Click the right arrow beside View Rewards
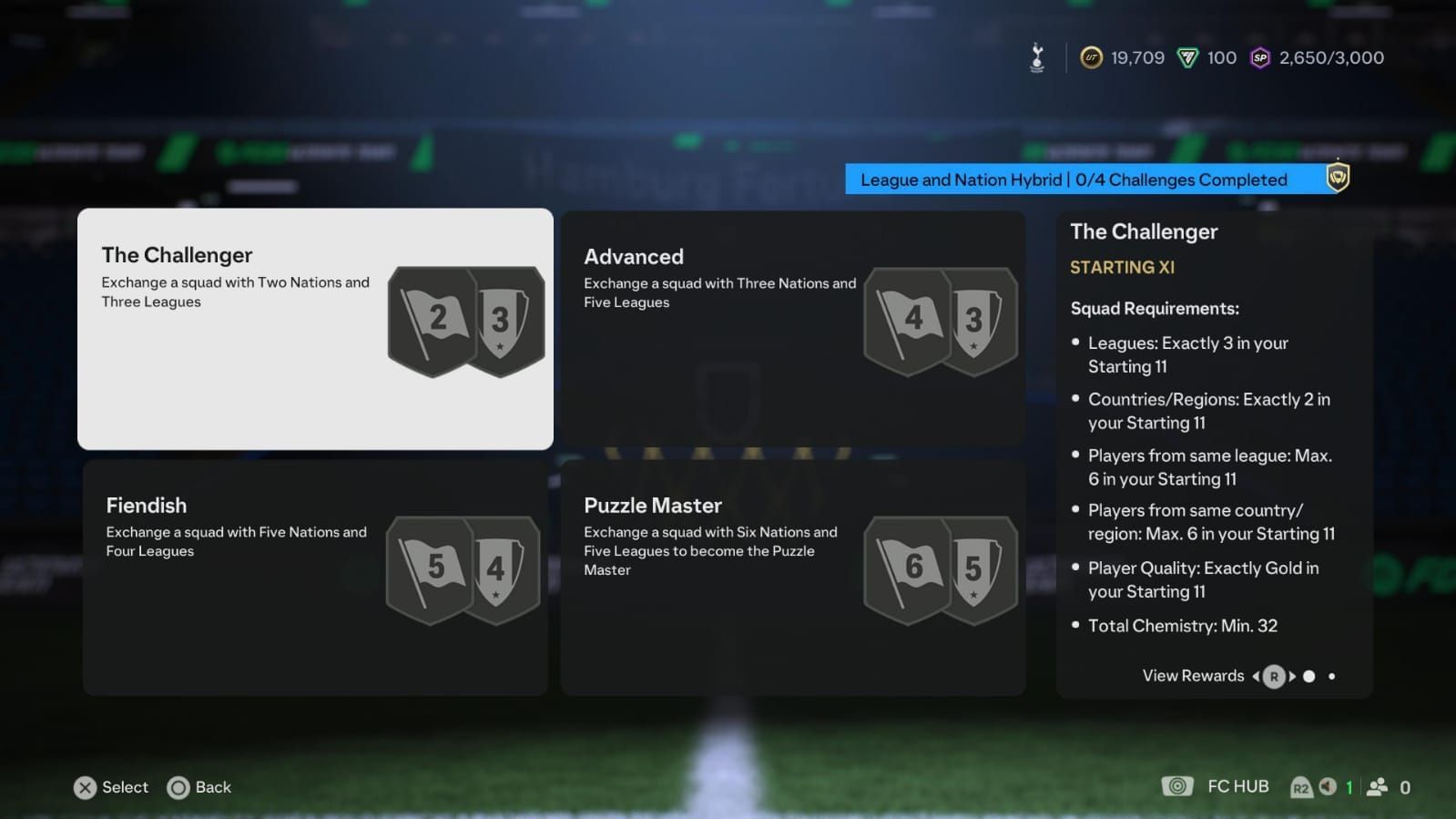Viewport: 1456px width, 819px height. click(x=1292, y=676)
